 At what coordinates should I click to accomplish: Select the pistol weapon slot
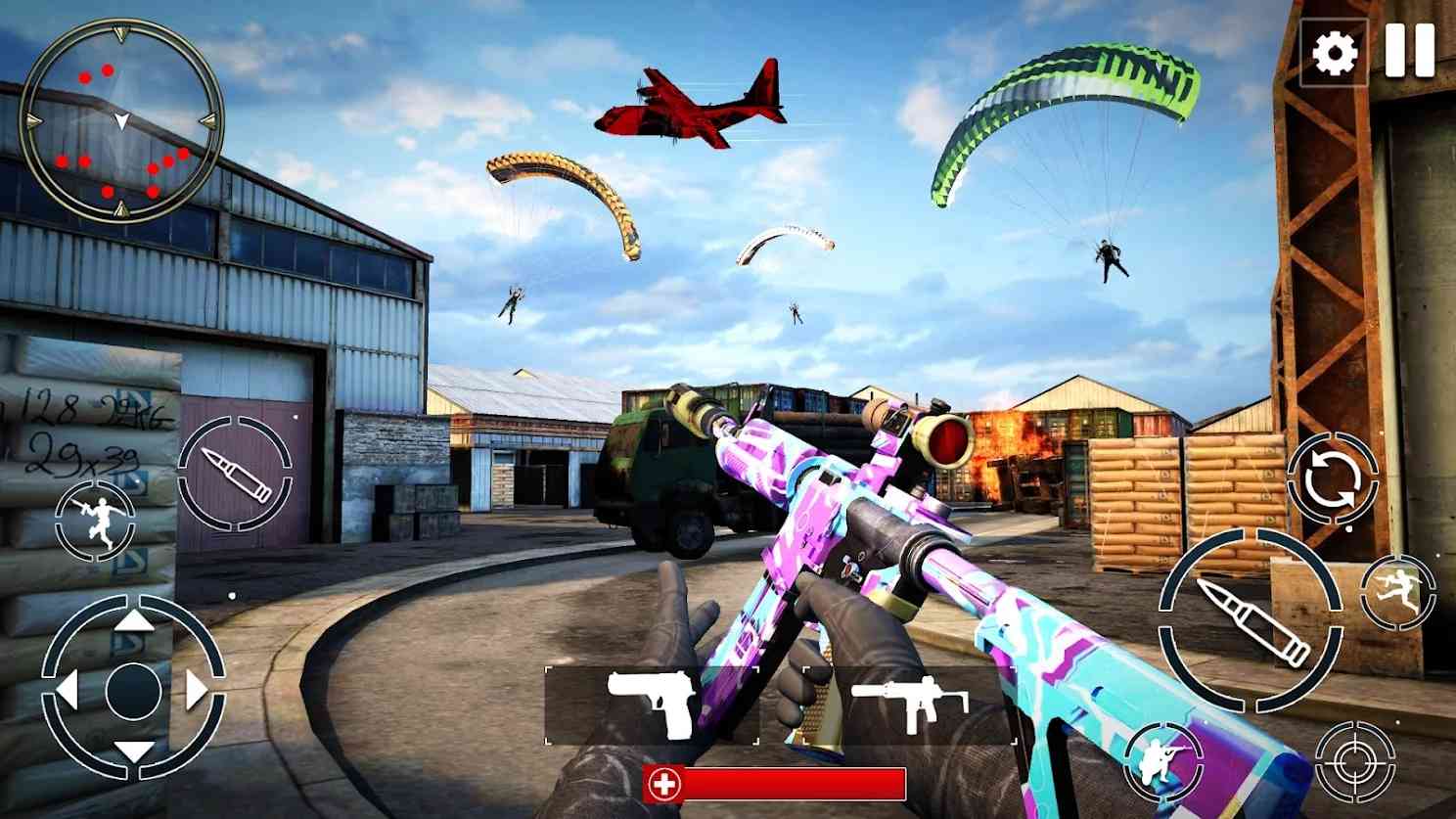pos(652,703)
